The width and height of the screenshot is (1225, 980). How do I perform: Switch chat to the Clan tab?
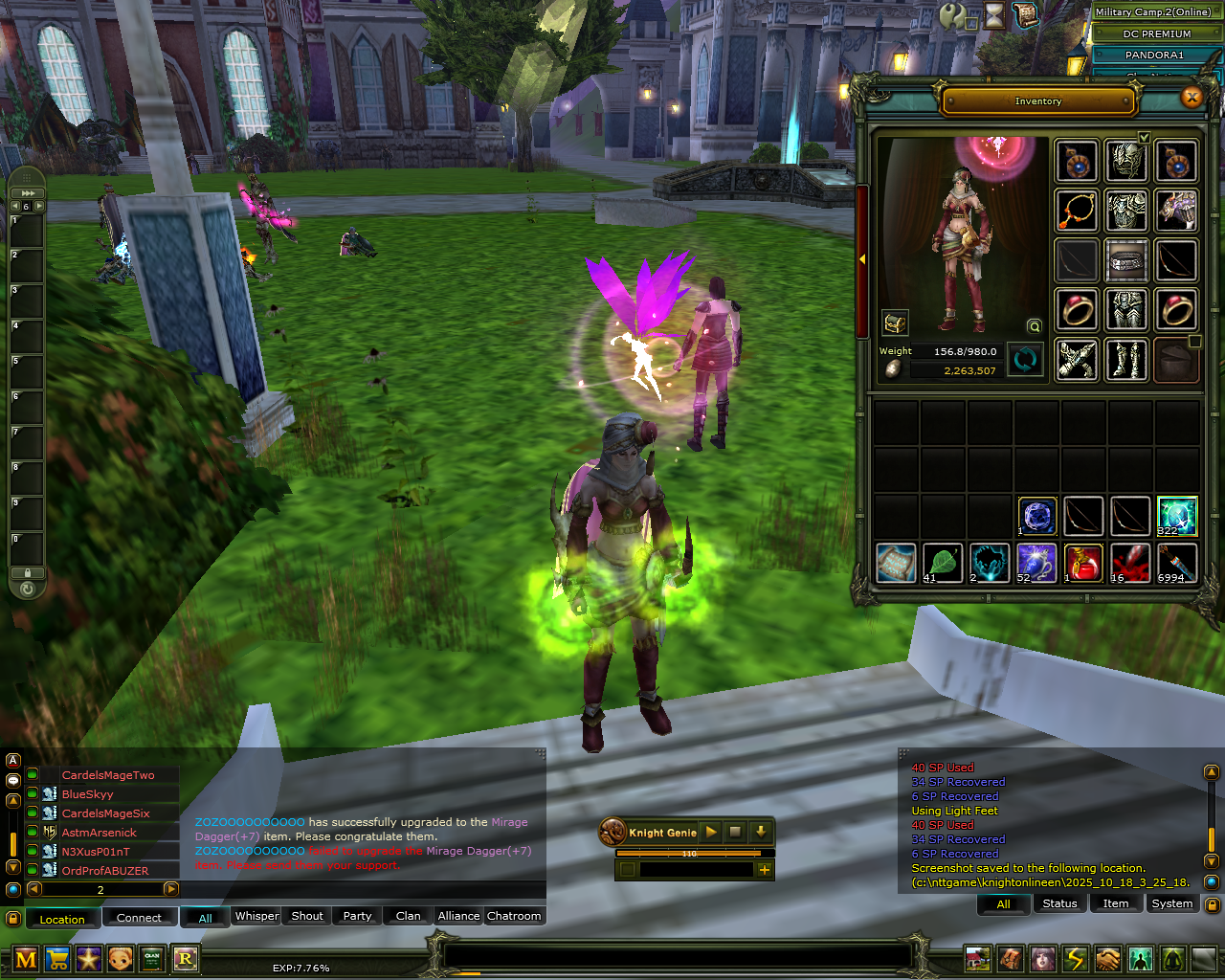408,916
